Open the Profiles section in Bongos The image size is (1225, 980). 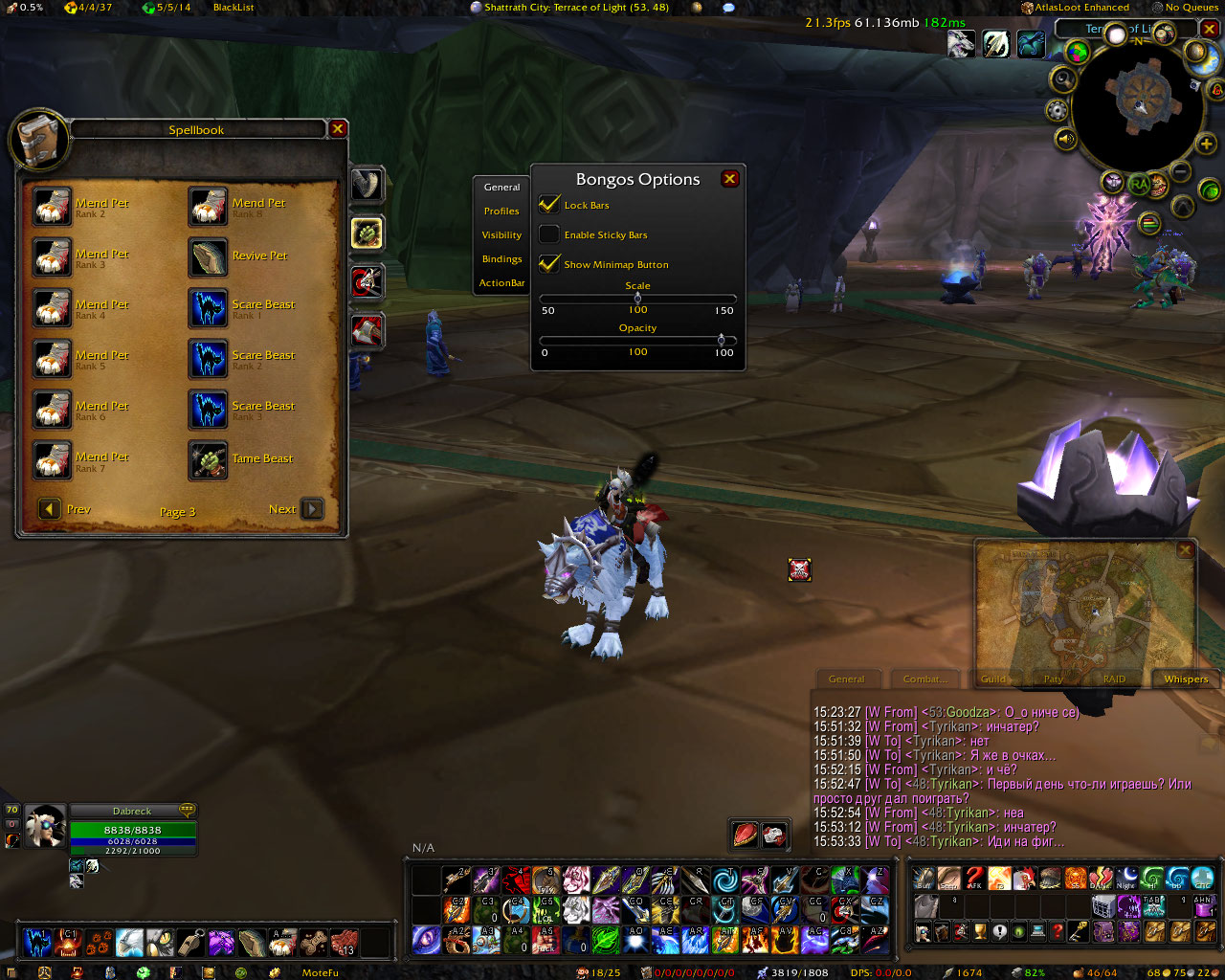pyautogui.click(x=501, y=212)
